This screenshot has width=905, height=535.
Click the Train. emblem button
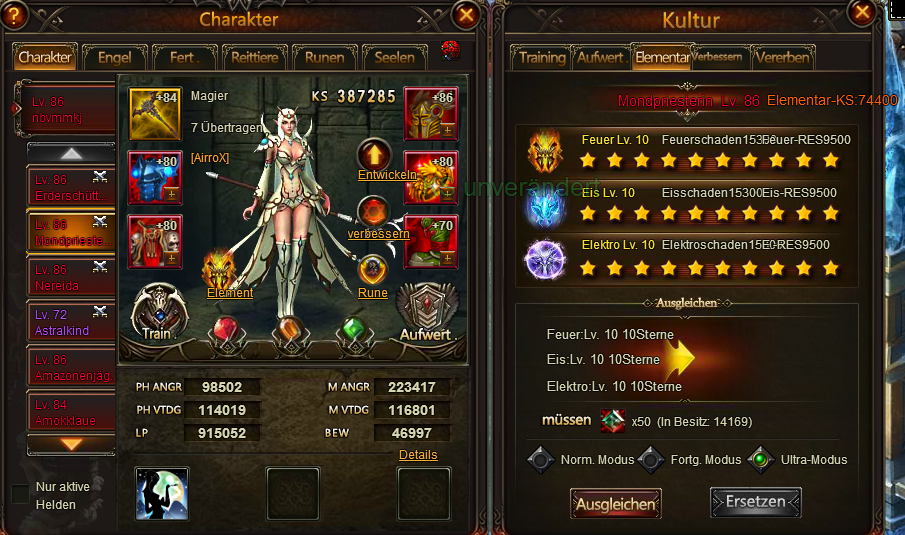click(x=156, y=312)
